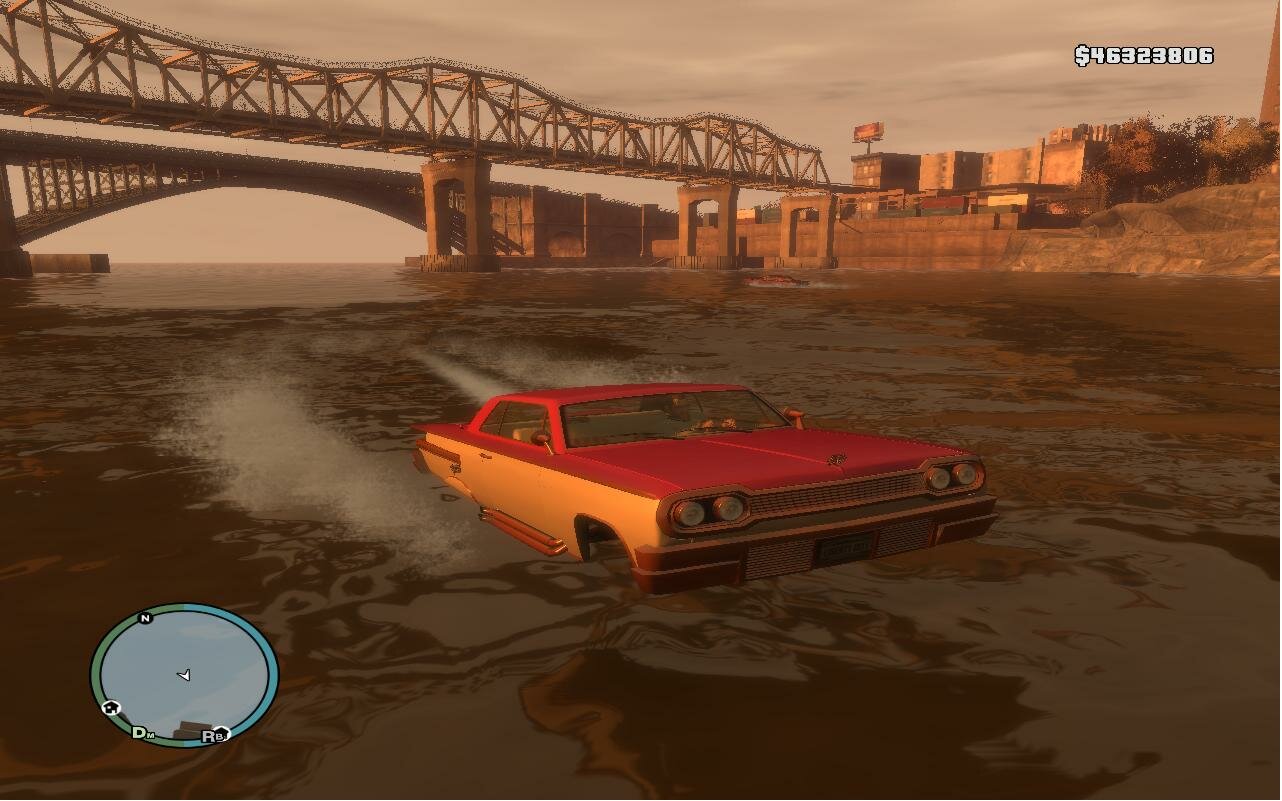
Task: Click the DM mission blip on radar
Action: pos(143,733)
